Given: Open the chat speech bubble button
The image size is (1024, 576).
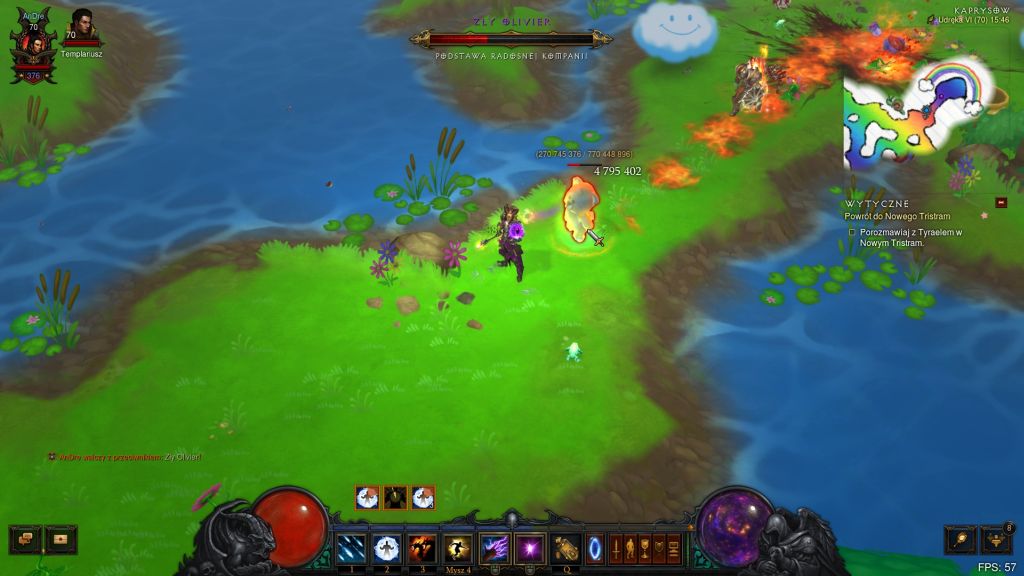Looking at the screenshot, I should pyautogui.click(x=25, y=540).
